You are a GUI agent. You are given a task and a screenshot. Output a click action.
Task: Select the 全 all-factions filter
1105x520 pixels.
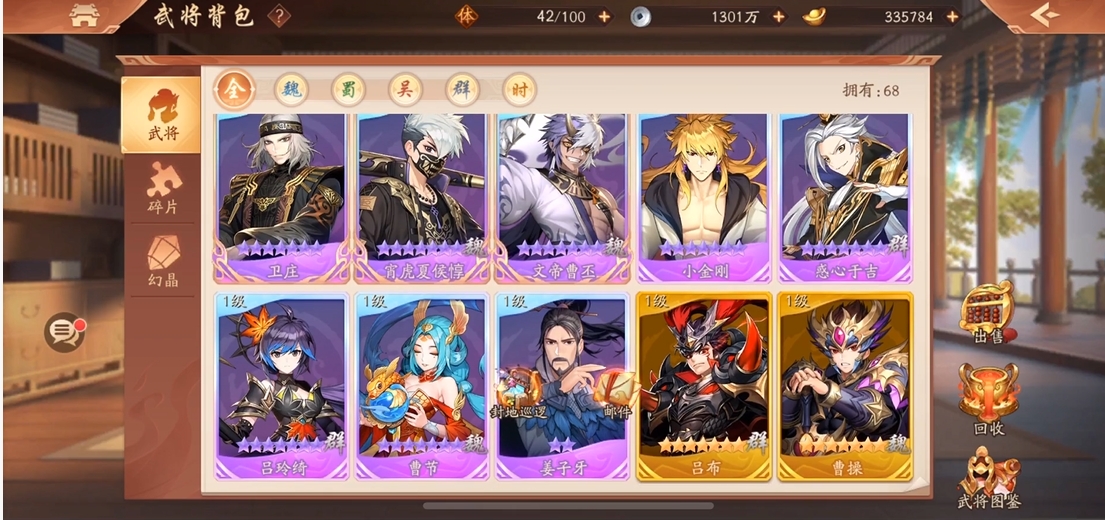coord(233,90)
